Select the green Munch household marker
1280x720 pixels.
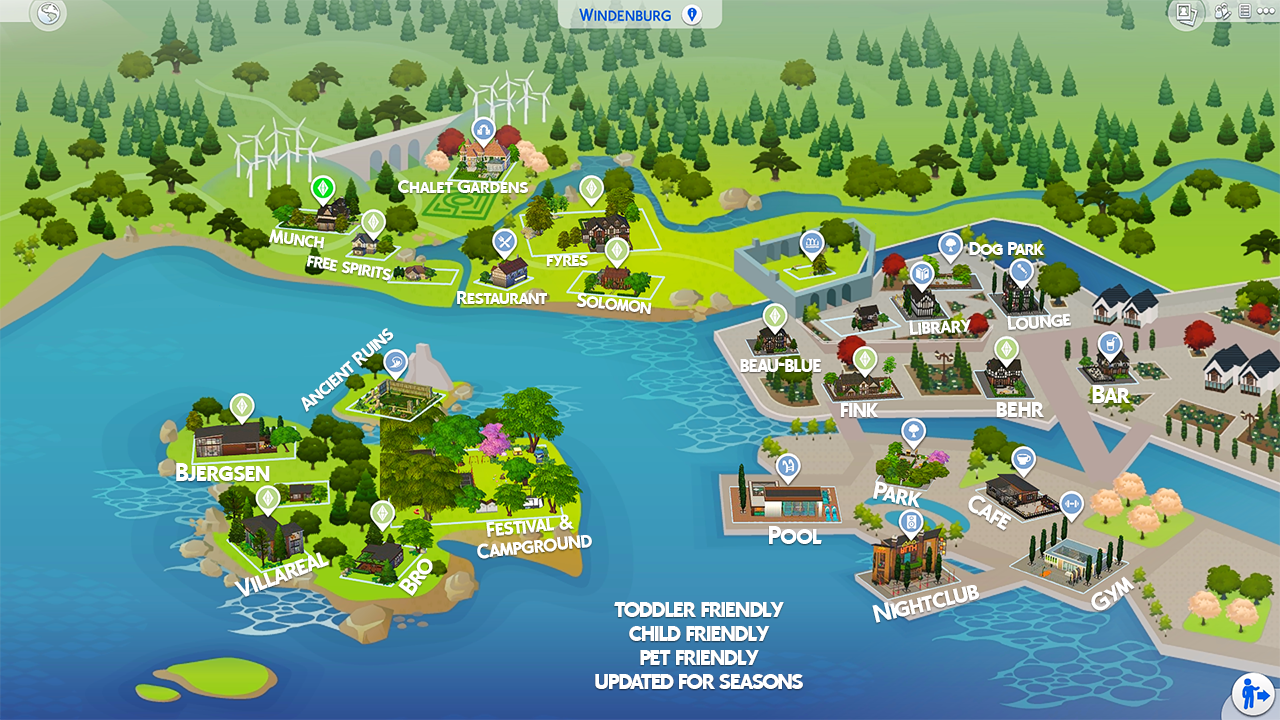point(322,188)
